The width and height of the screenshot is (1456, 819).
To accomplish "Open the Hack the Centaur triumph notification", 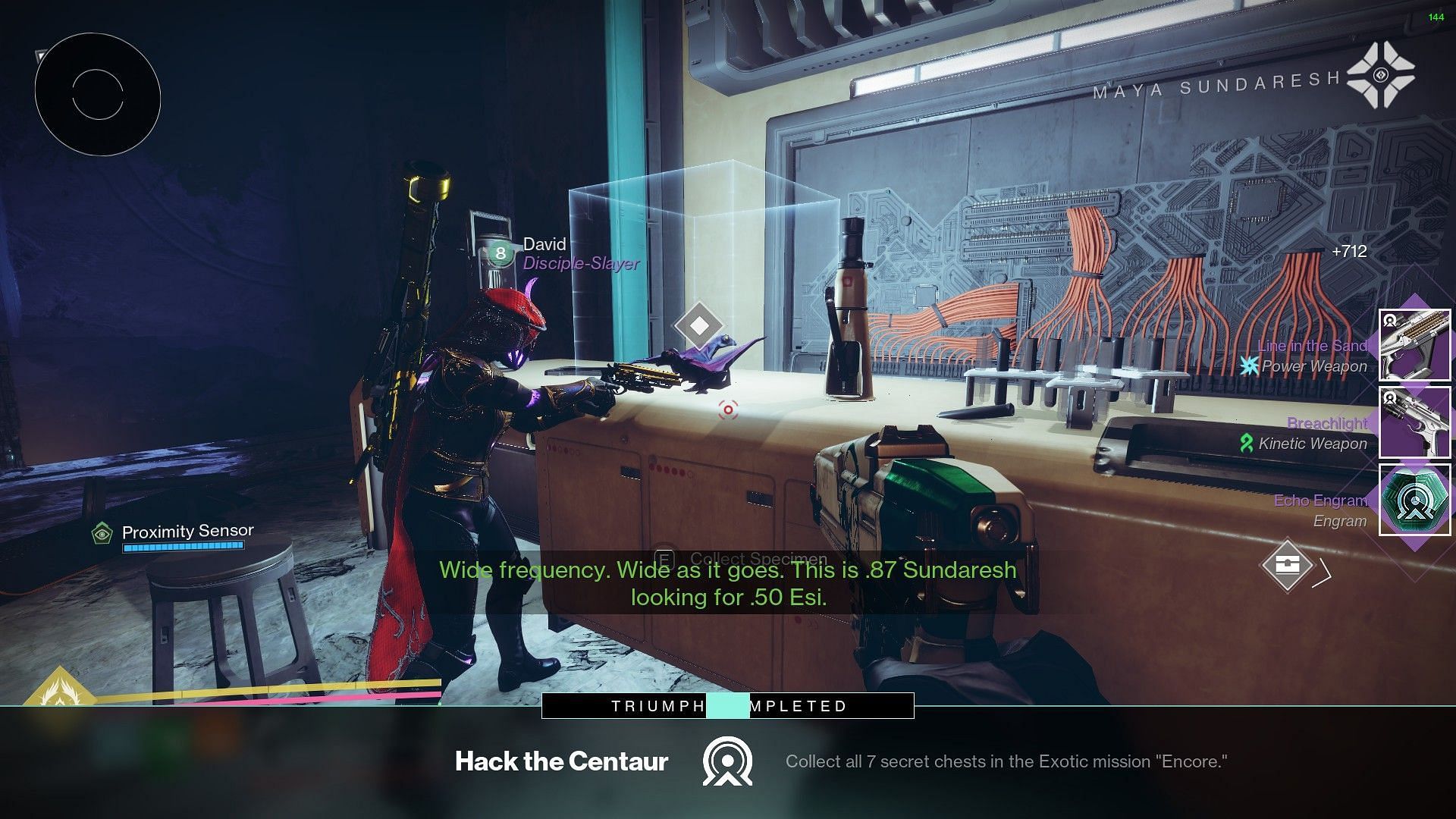I will (726, 761).
